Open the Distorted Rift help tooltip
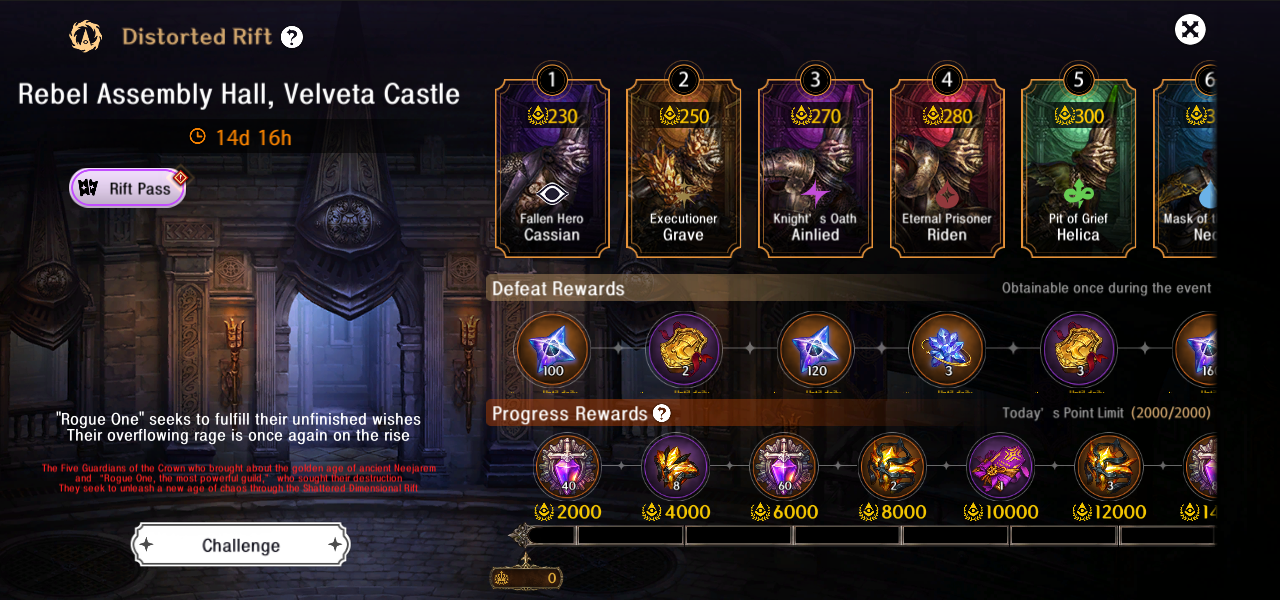Screen dimensions: 1280x600 [291, 38]
